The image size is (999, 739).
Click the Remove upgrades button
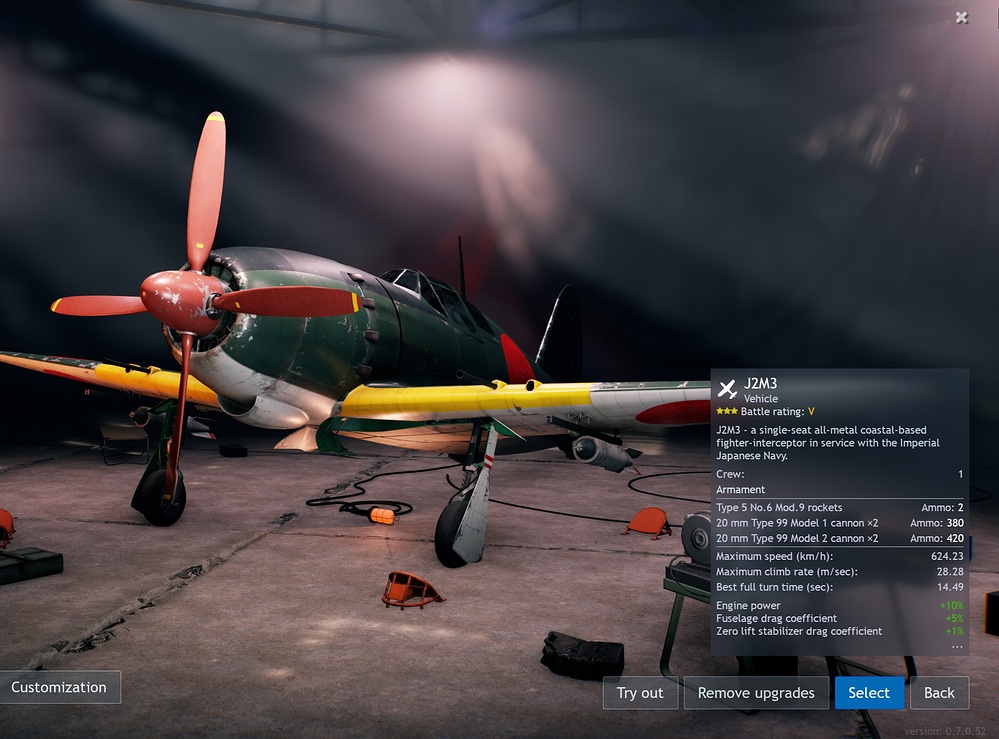pyautogui.click(x=756, y=693)
